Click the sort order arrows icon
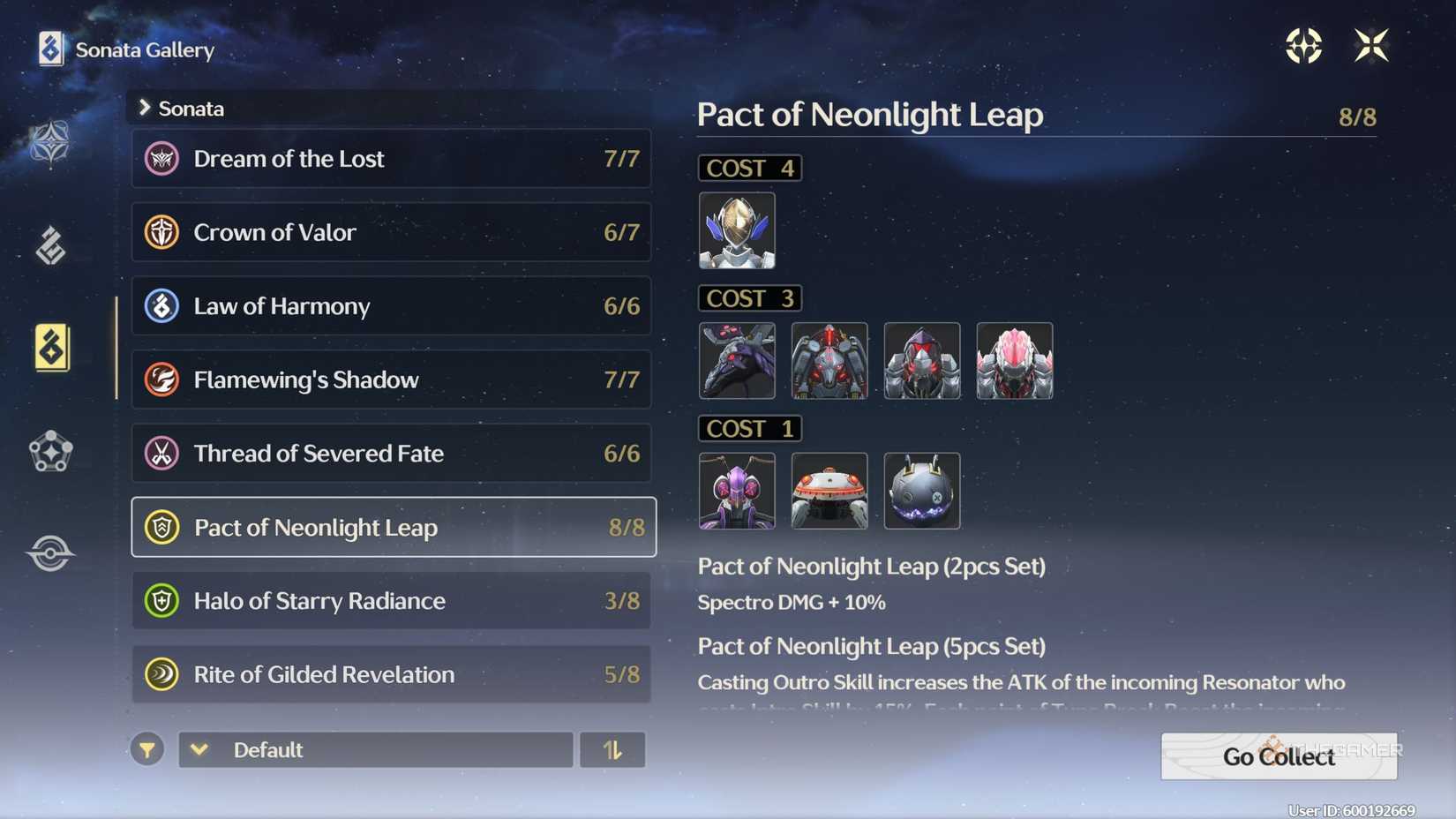 [x=612, y=749]
